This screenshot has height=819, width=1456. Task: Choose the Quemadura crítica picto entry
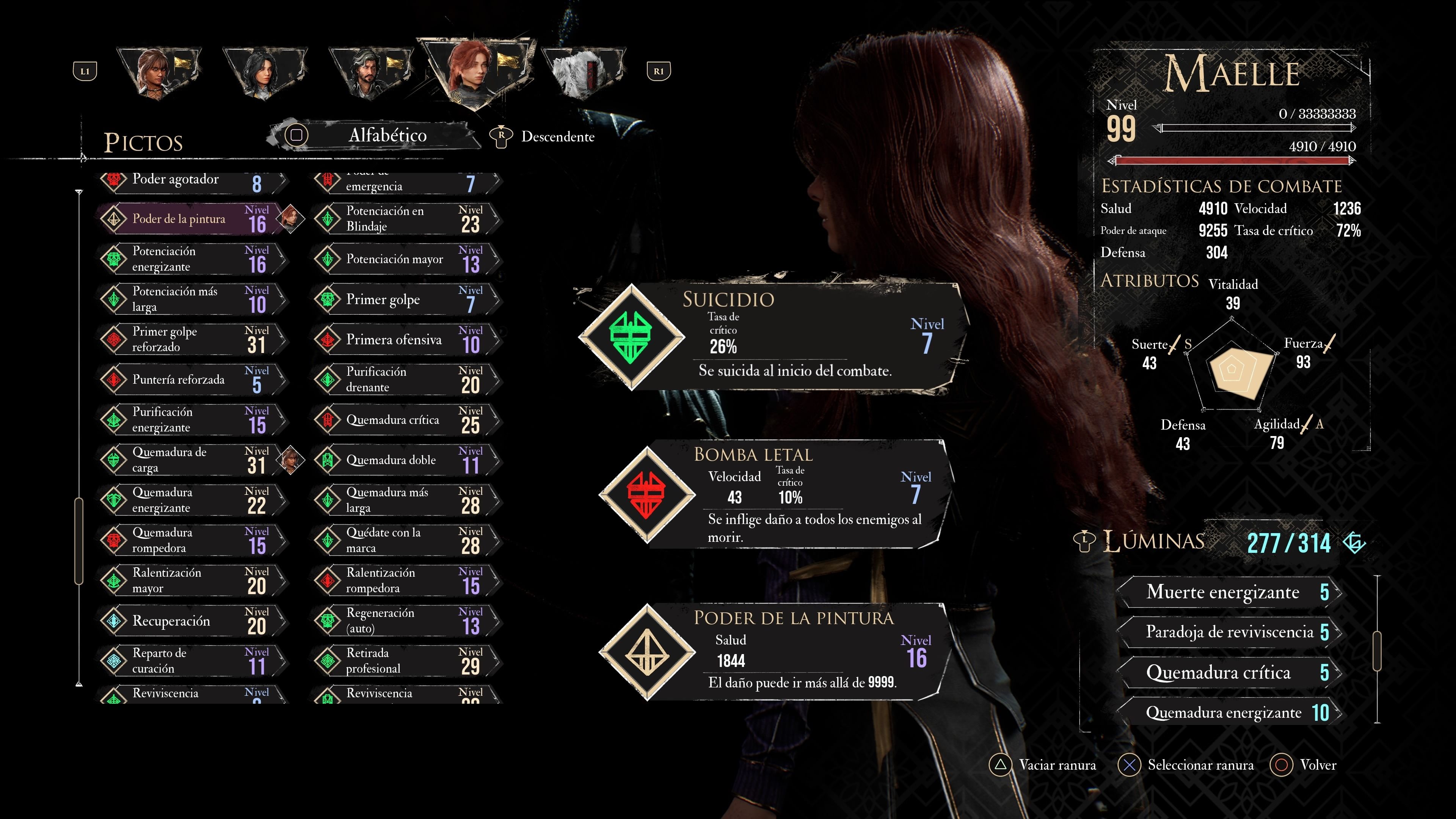(x=406, y=420)
